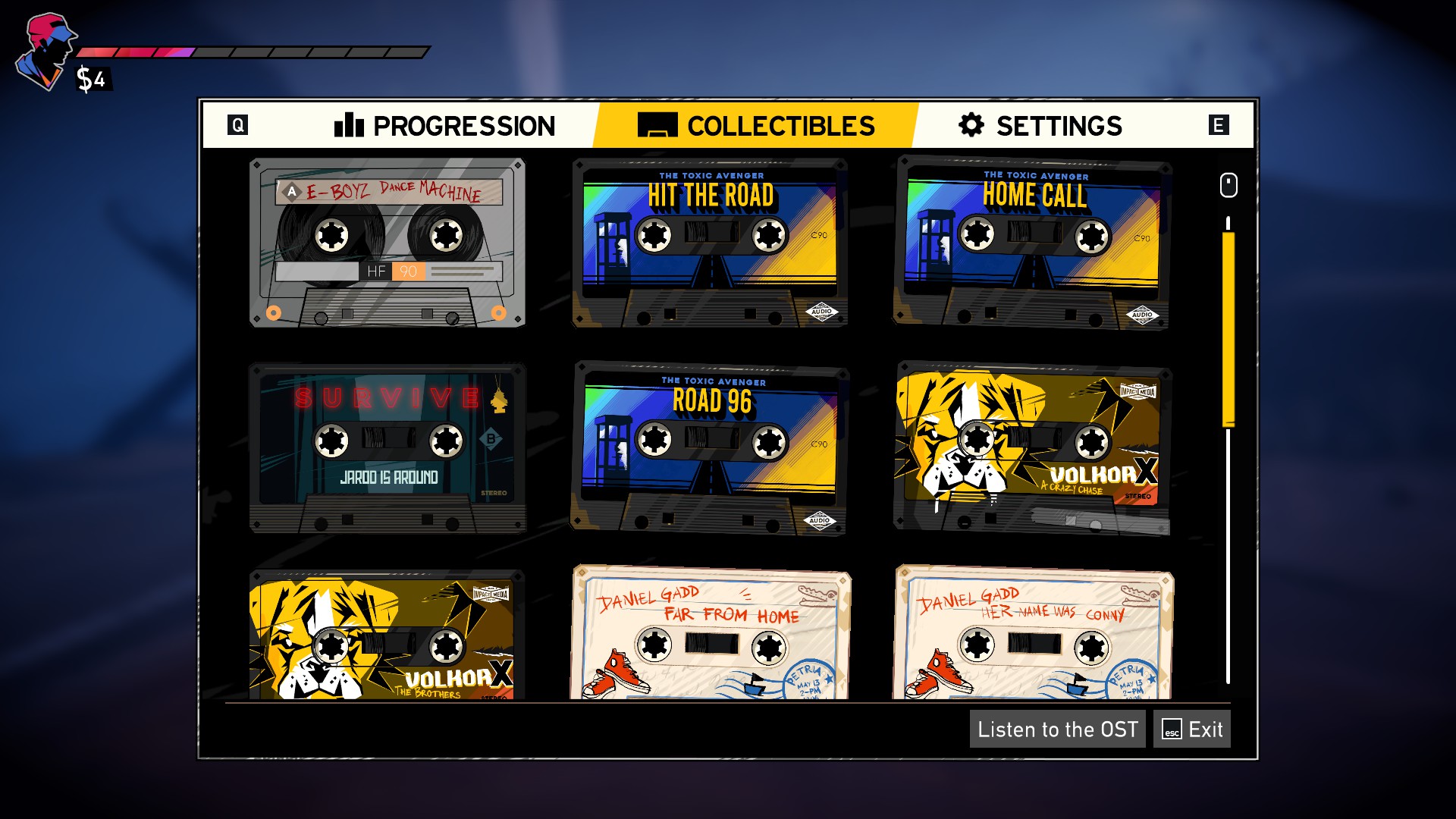Select the E-Boyz Dance Machine cassette
Viewport: 1456px width, 819px height.
pyautogui.click(x=388, y=243)
